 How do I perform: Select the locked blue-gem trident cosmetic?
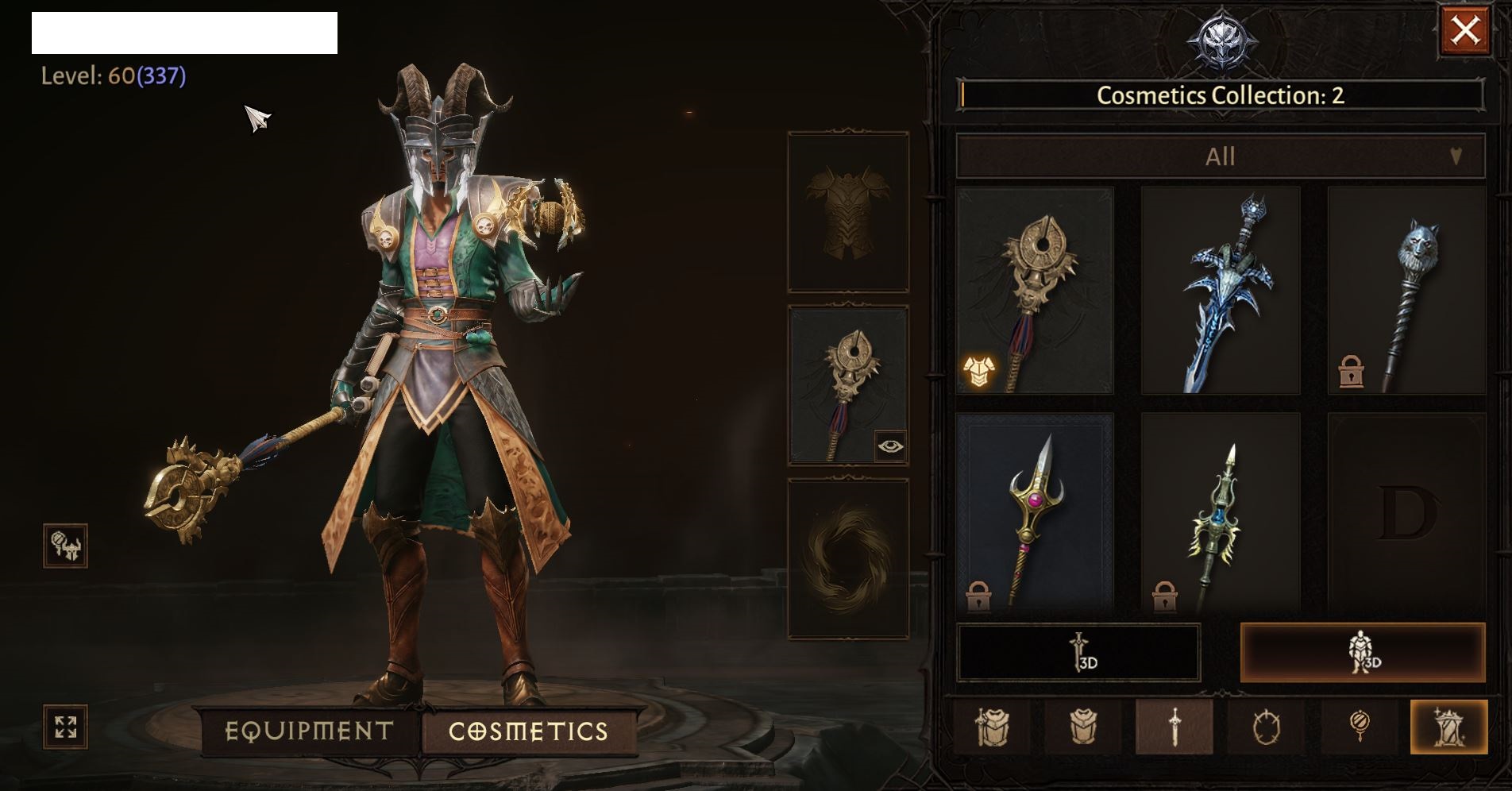(x=1221, y=513)
